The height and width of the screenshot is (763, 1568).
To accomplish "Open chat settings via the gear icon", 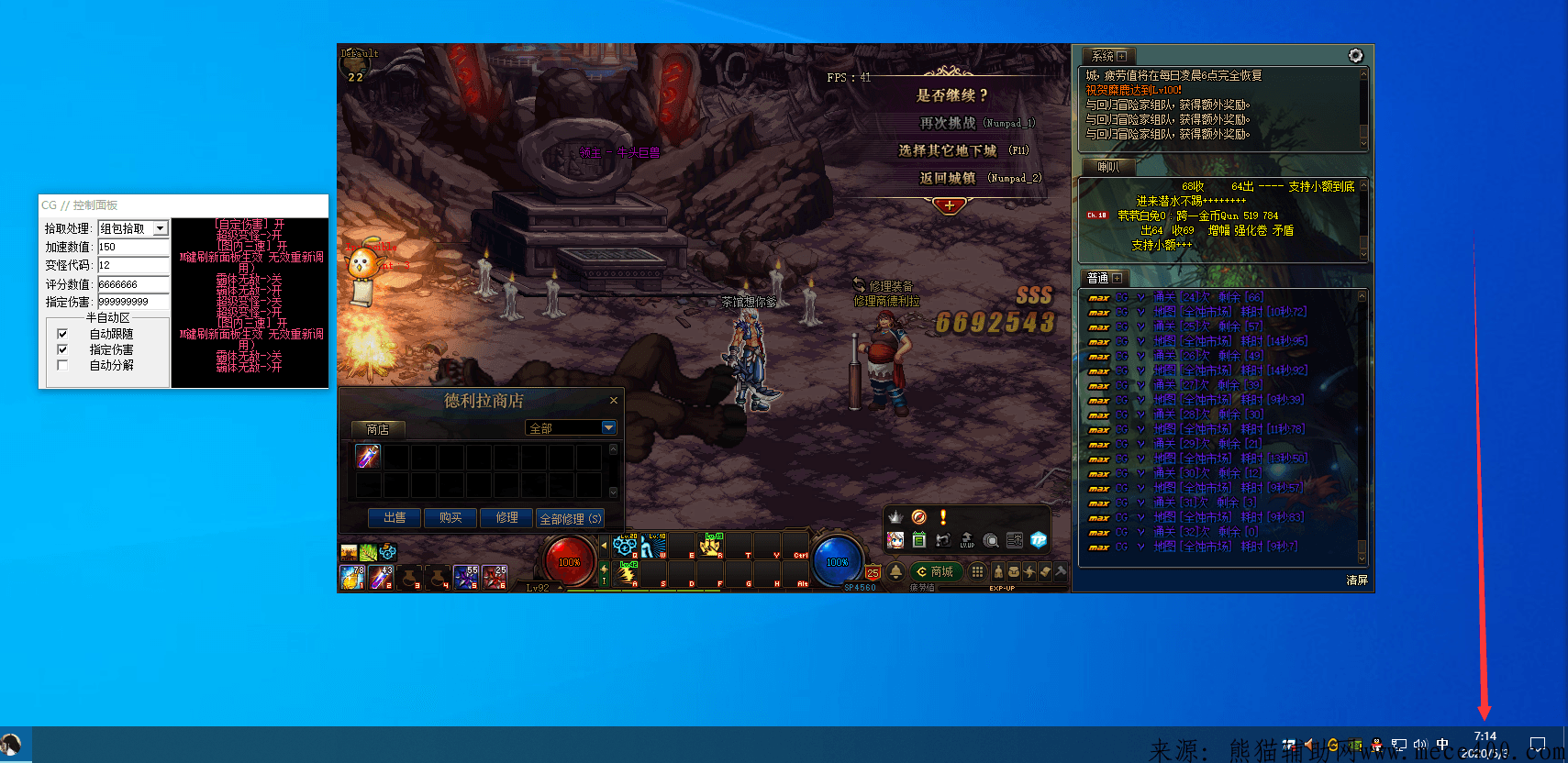I will click(x=1355, y=56).
